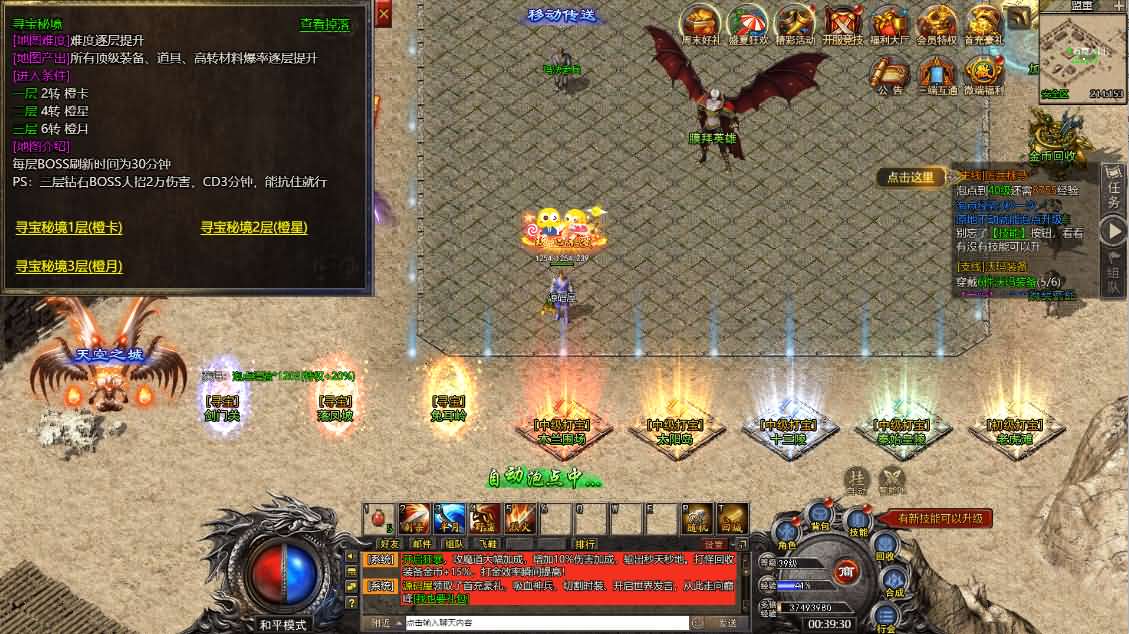Screen dimensions: 1129x634
Task: Open the 查看掉落 drop list link
Action: coord(325,24)
